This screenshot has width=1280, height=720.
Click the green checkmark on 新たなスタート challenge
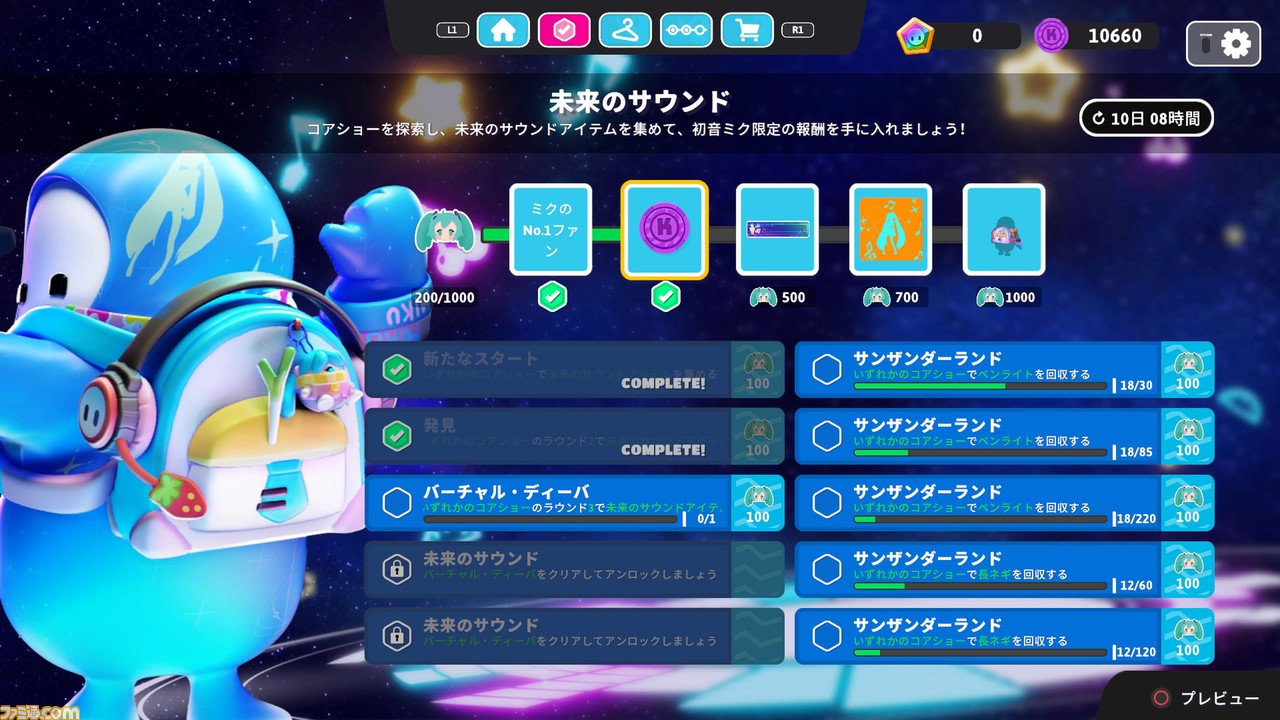[x=397, y=369]
